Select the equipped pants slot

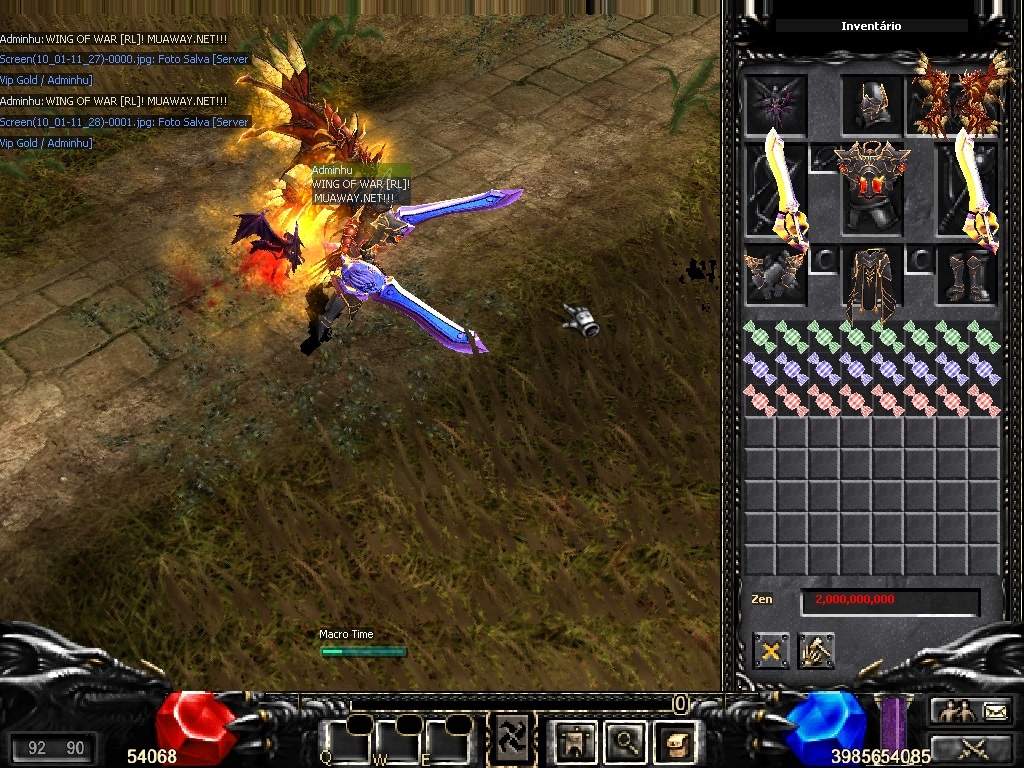[872, 278]
